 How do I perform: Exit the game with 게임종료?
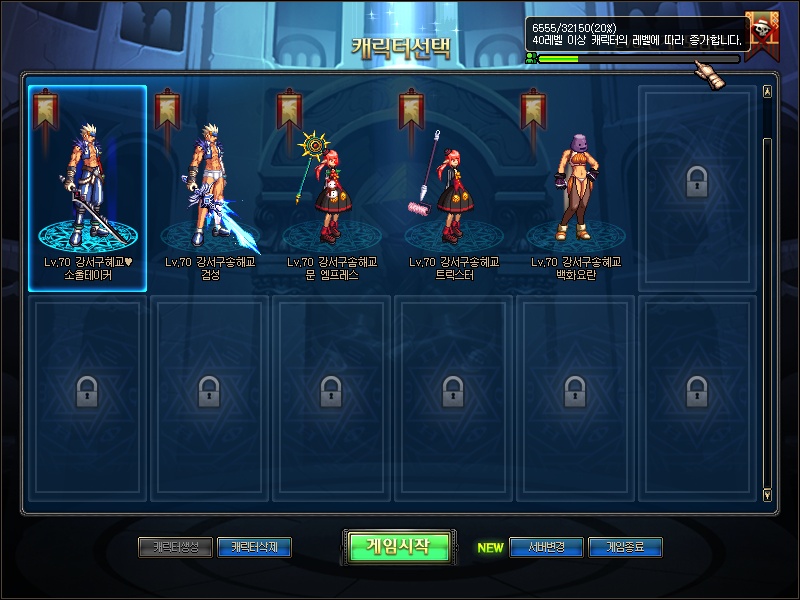[625, 547]
